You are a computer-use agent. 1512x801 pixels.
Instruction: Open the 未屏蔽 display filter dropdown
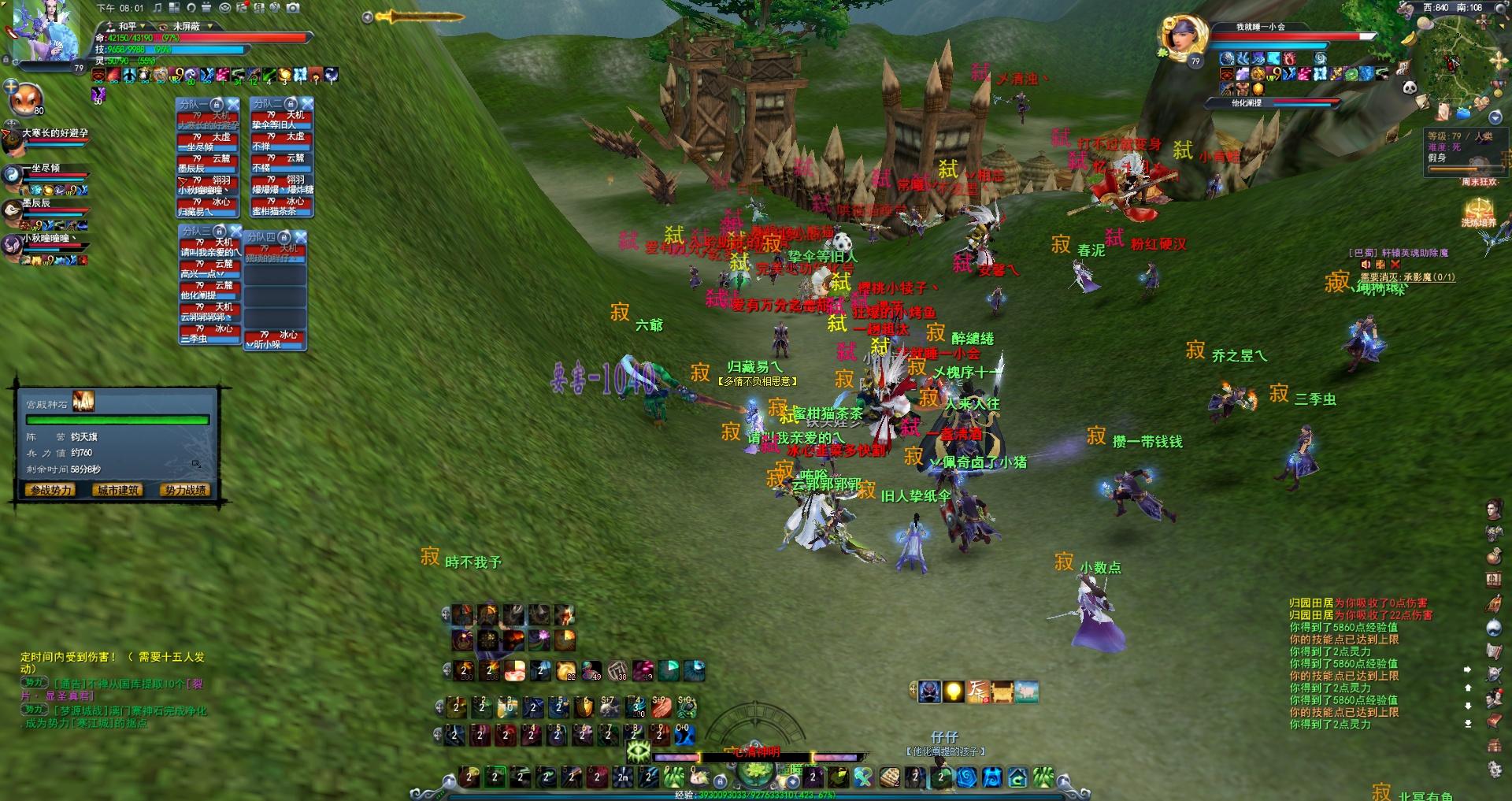click(x=191, y=26)
